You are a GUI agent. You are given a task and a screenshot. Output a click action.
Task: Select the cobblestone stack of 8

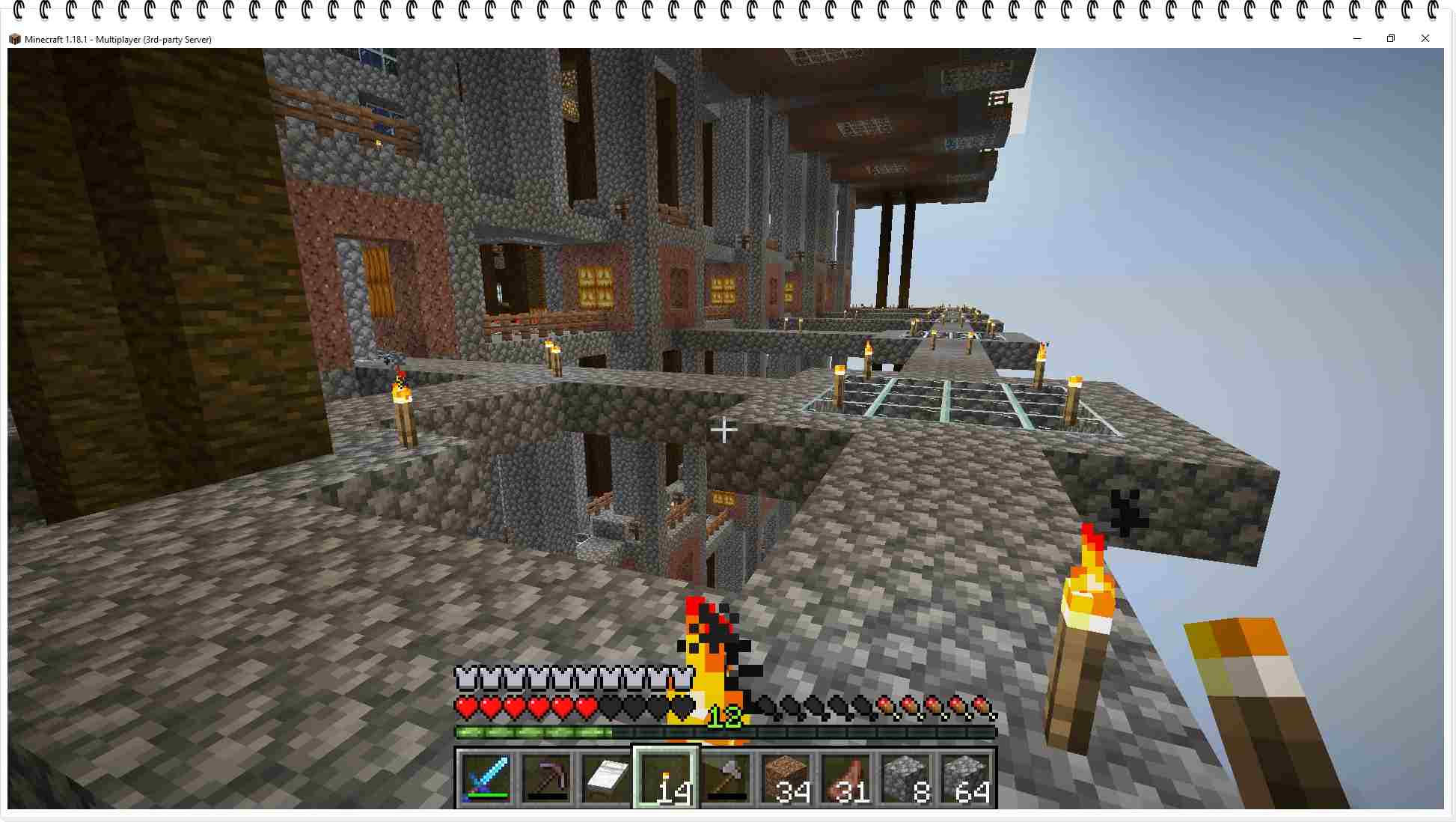(x=905, y=779)
